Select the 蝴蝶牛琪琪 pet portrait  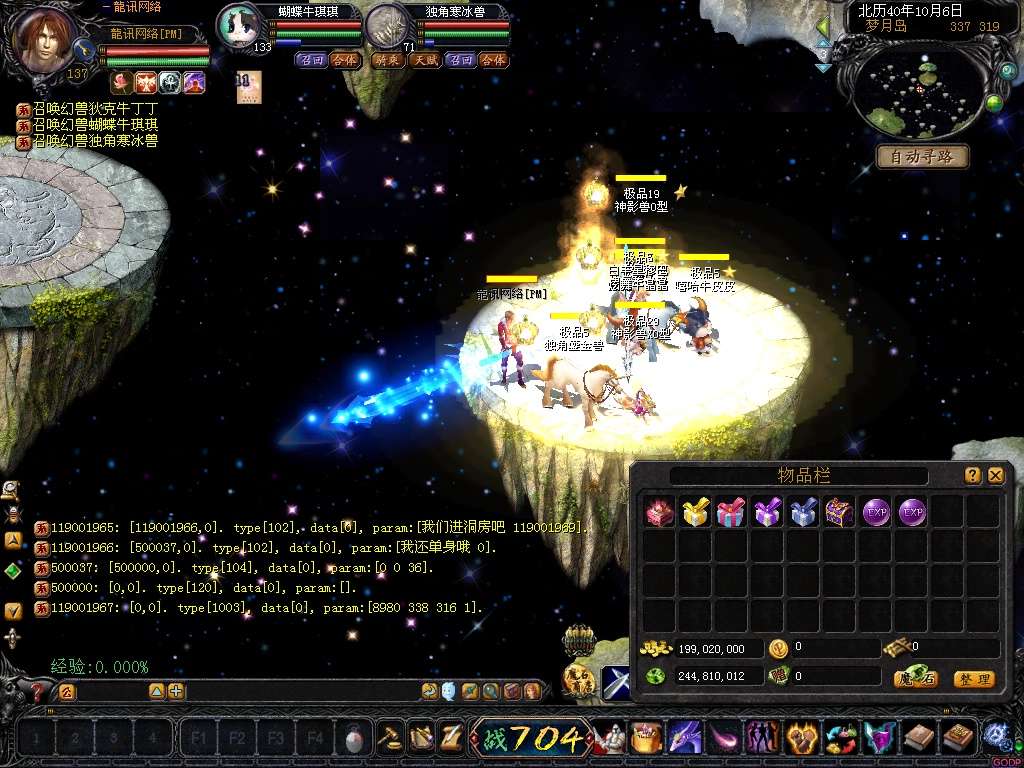239,27
